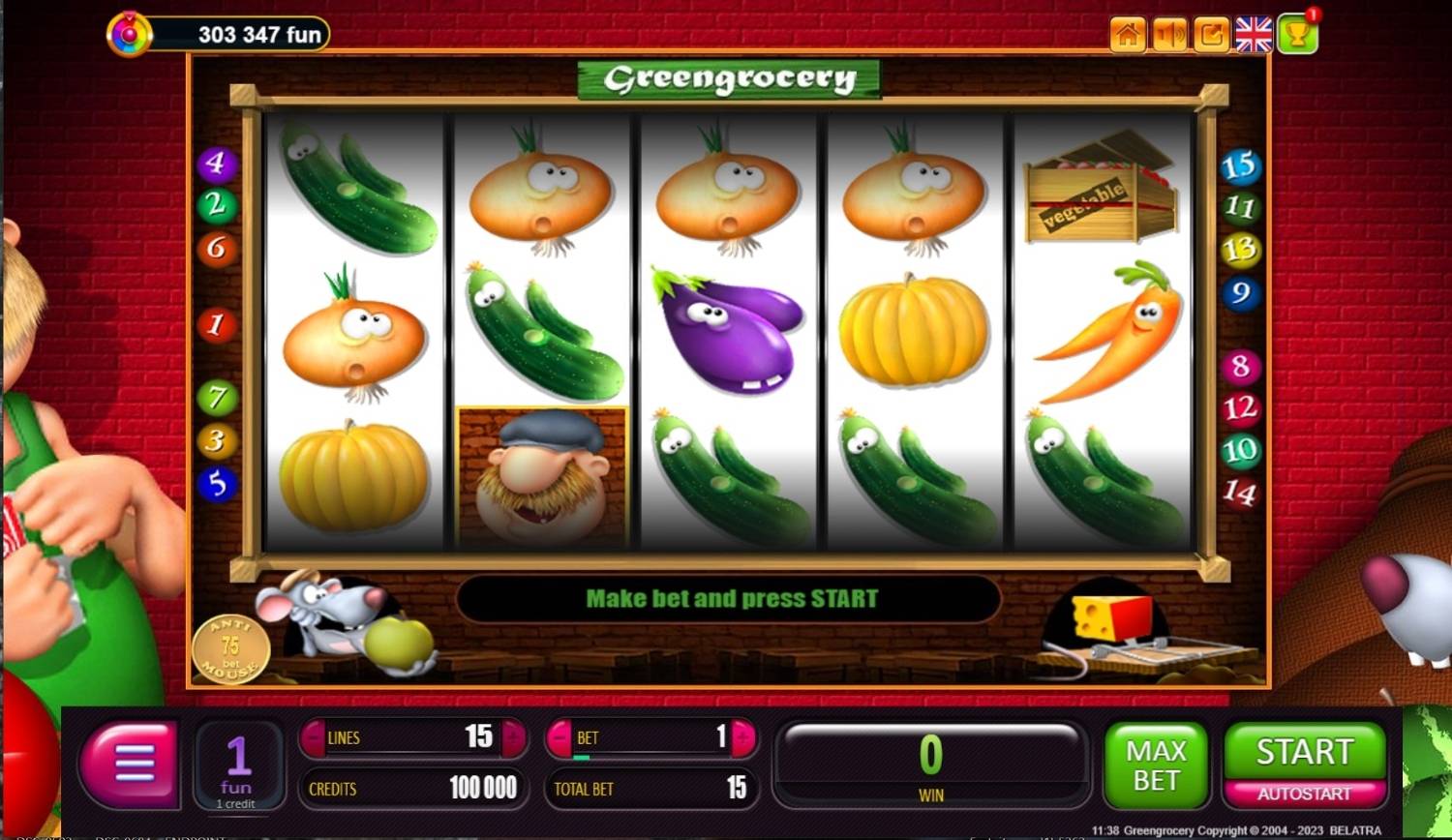
Task: Click the British flag to change language
Action: point(1254,34)
